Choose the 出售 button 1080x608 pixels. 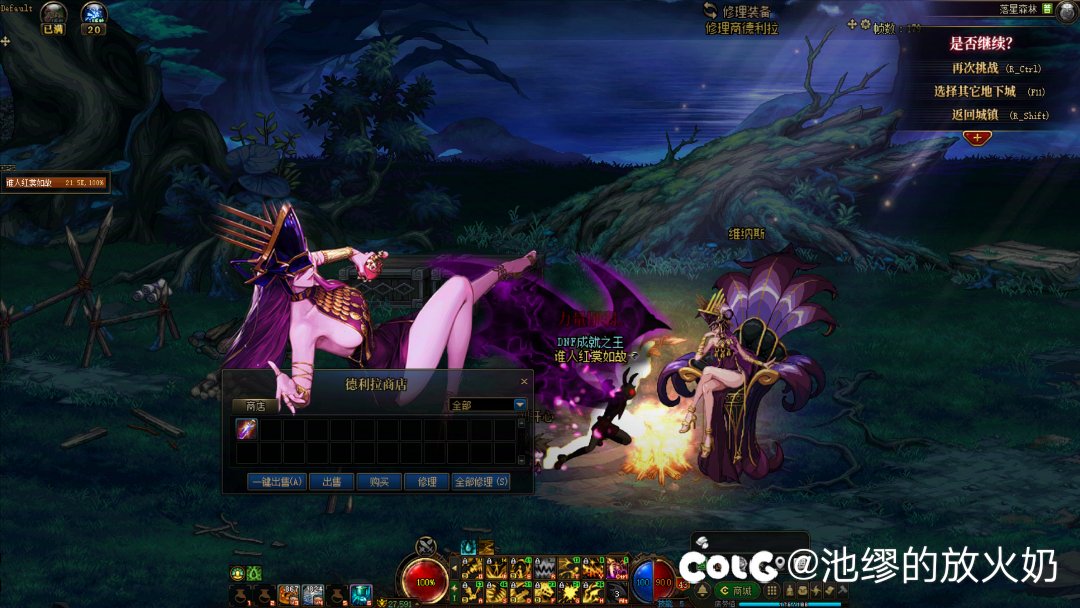click(331, 482)
